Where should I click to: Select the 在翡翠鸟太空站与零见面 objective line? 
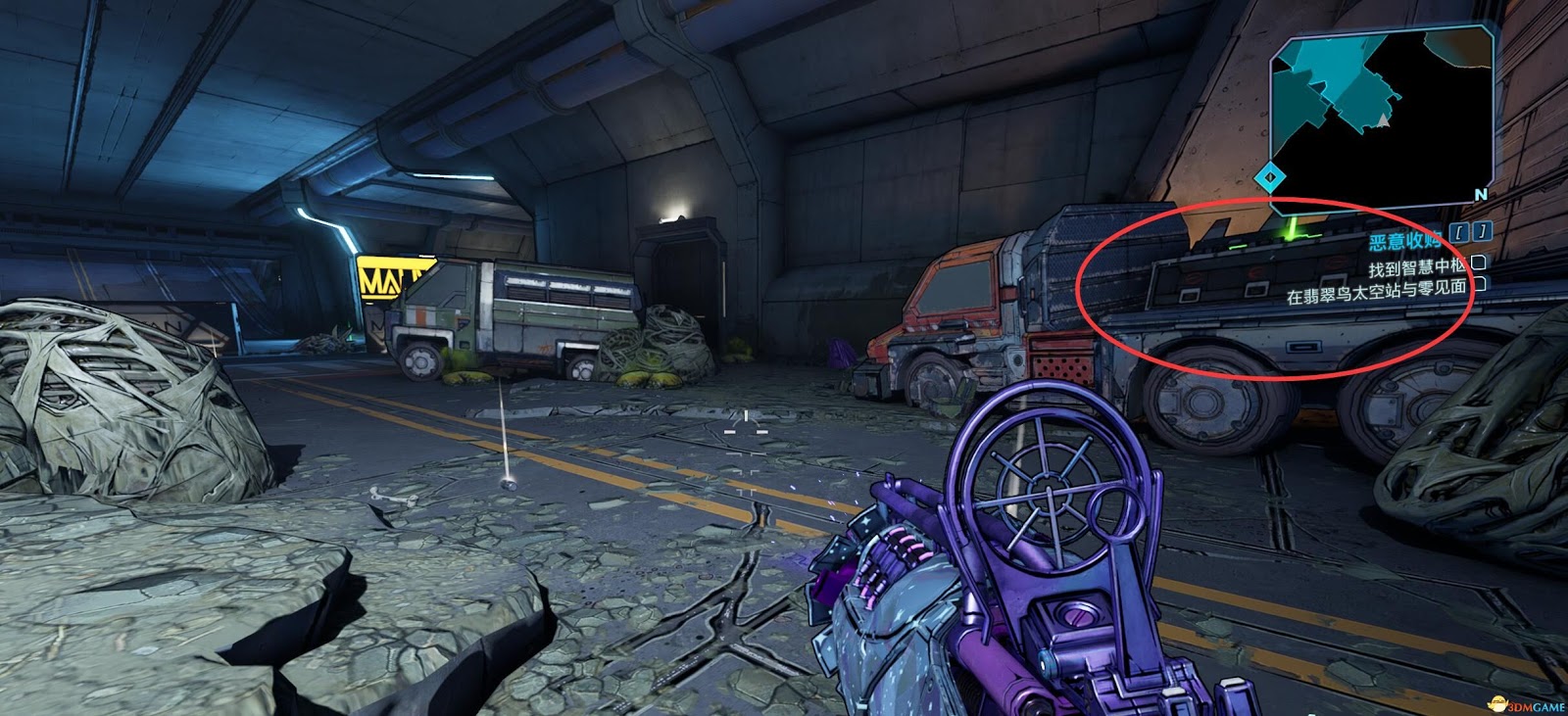pyautogui.click(x=1376, y=287)
